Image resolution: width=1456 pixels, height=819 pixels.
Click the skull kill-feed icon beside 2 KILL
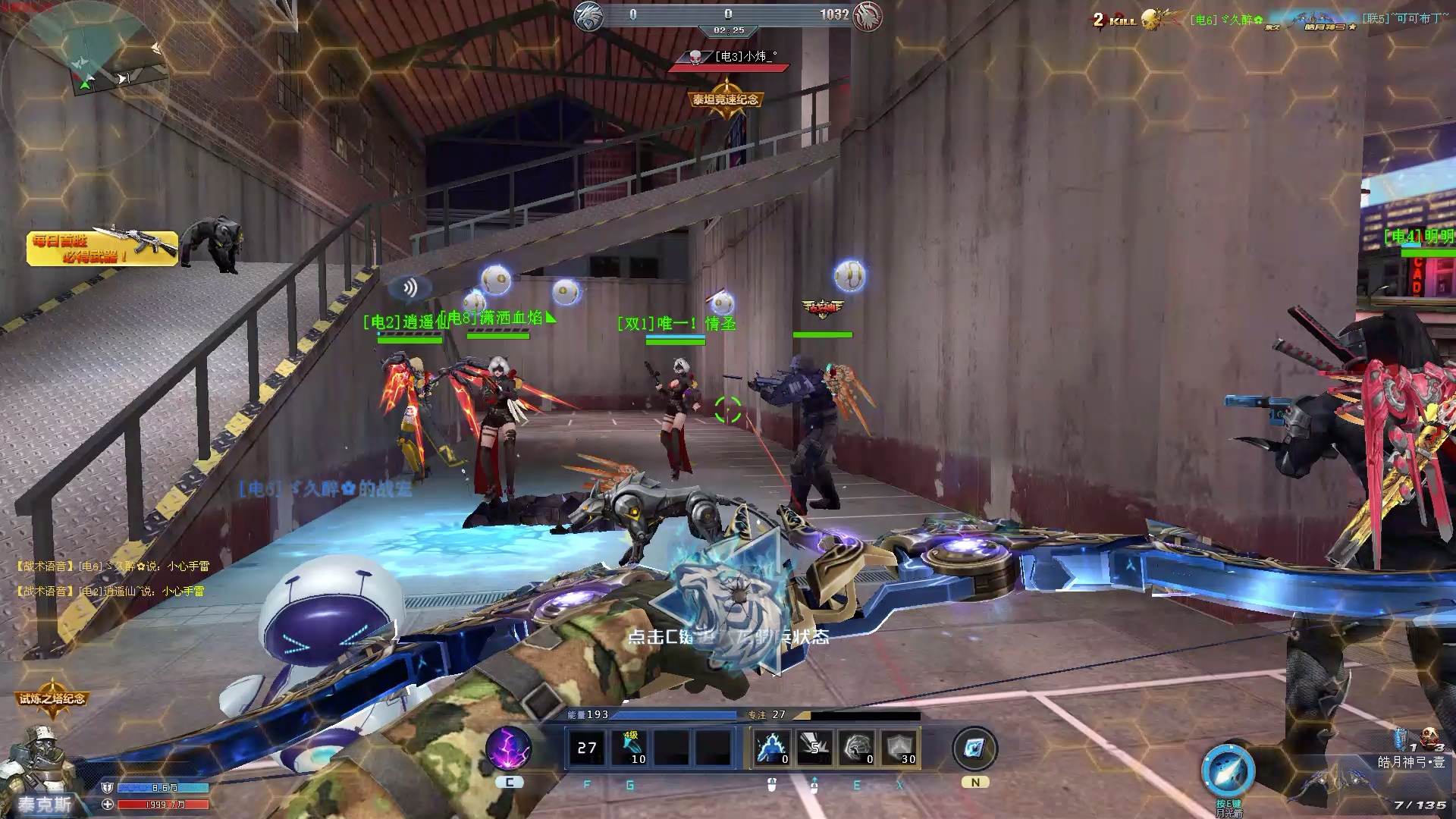(x=1153, y=20)
